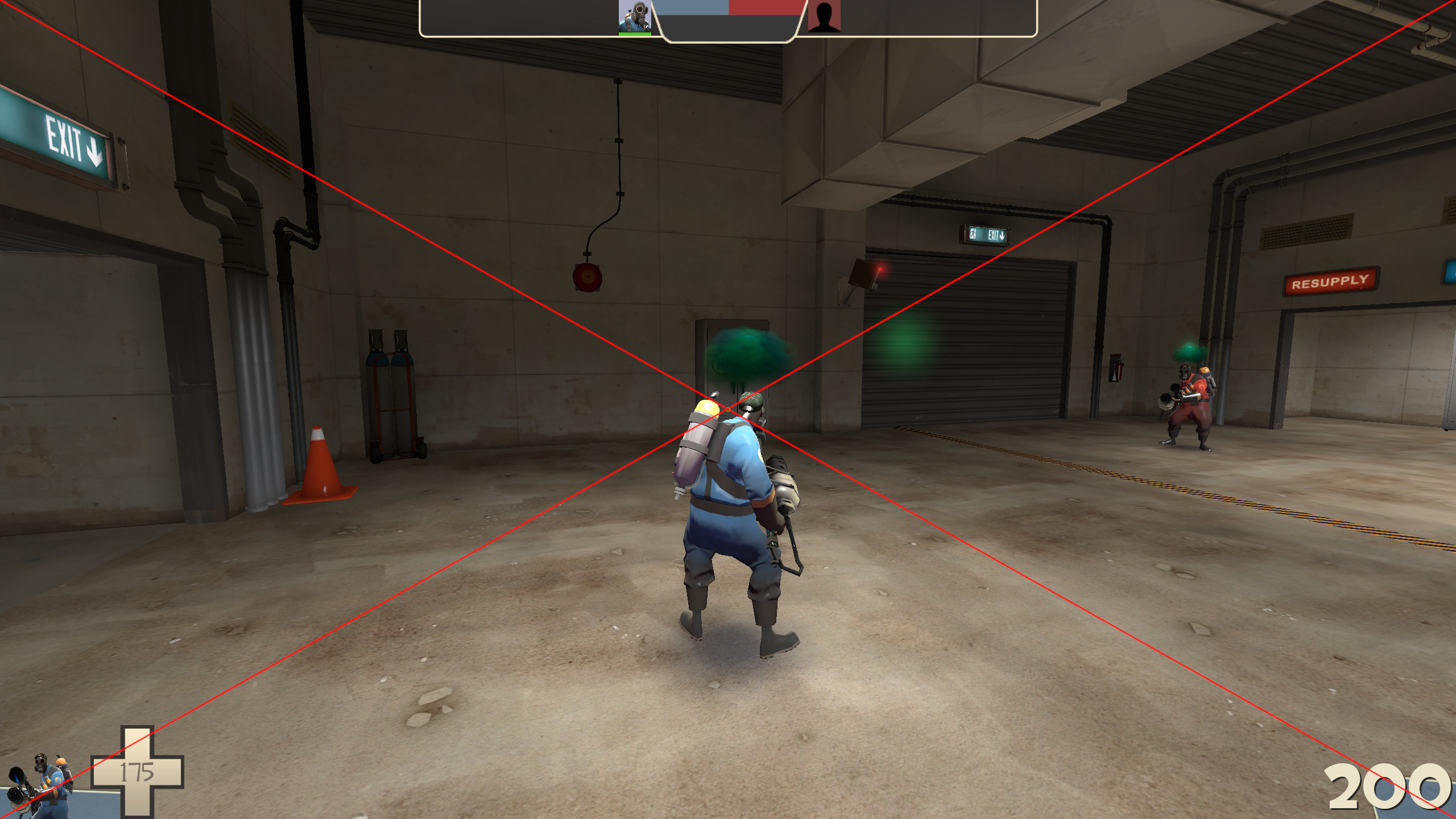Click the crosshair center where red lines intersect
The width and height of the screenshot is (1456, 819).
click(x=728, y=409)
